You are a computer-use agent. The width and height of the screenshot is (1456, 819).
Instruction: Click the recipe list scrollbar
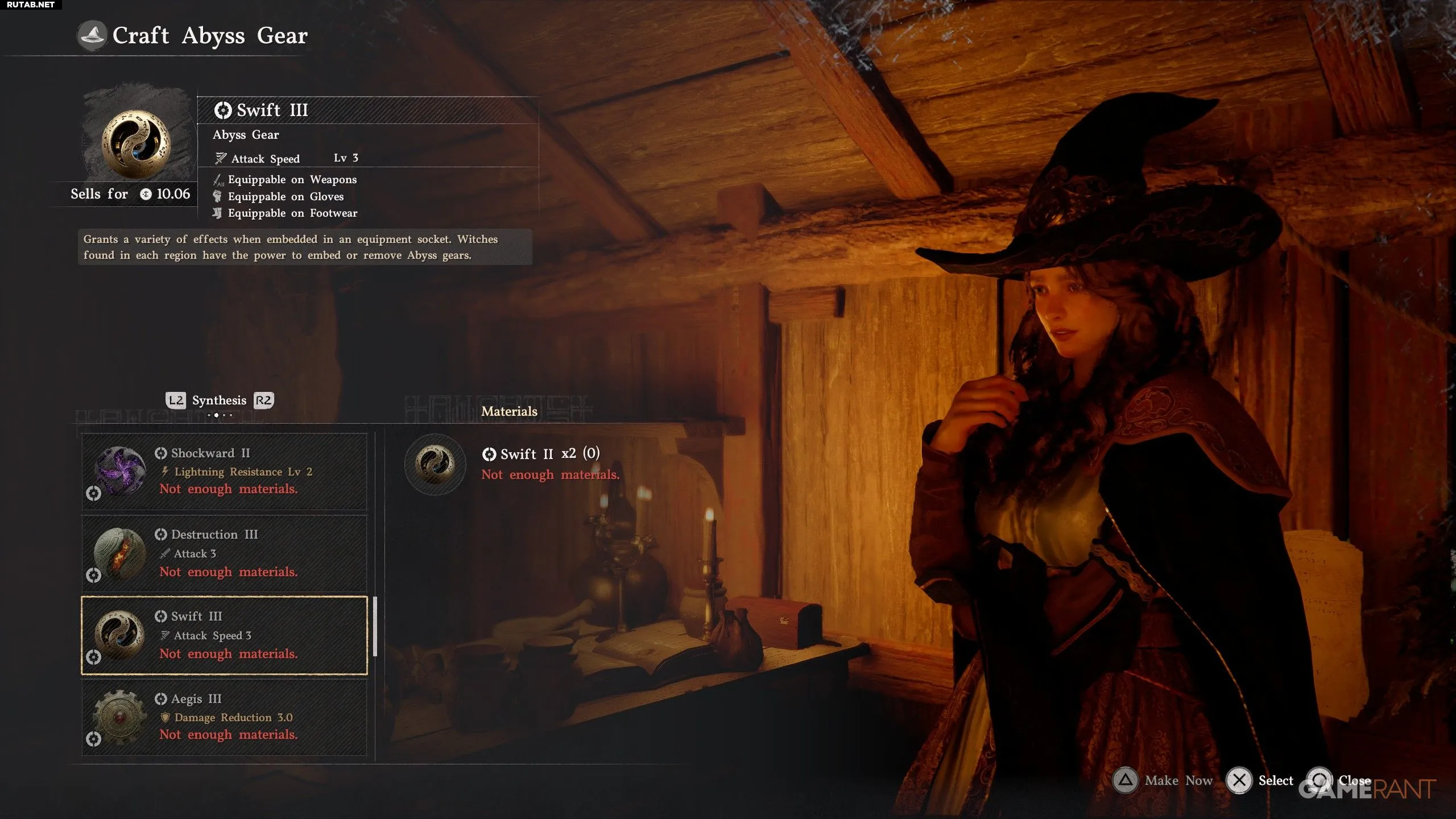tap(375, 626)
